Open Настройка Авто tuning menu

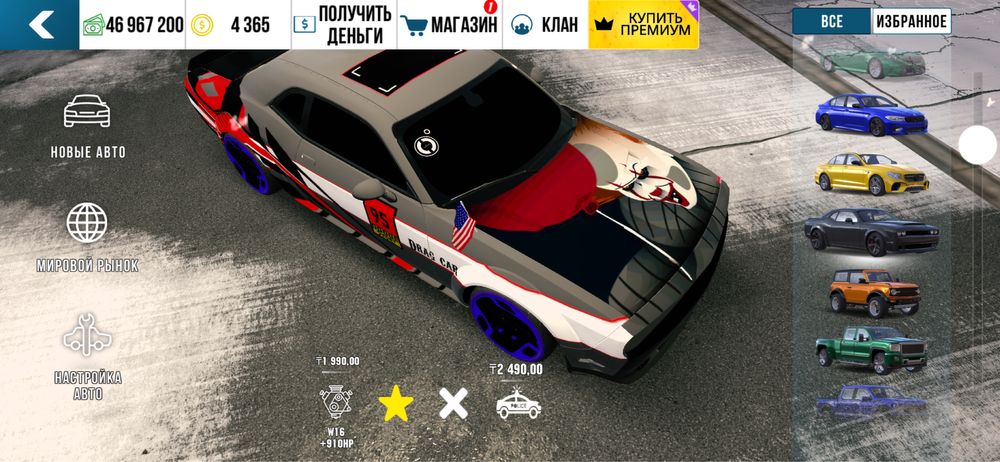[88, 356]
